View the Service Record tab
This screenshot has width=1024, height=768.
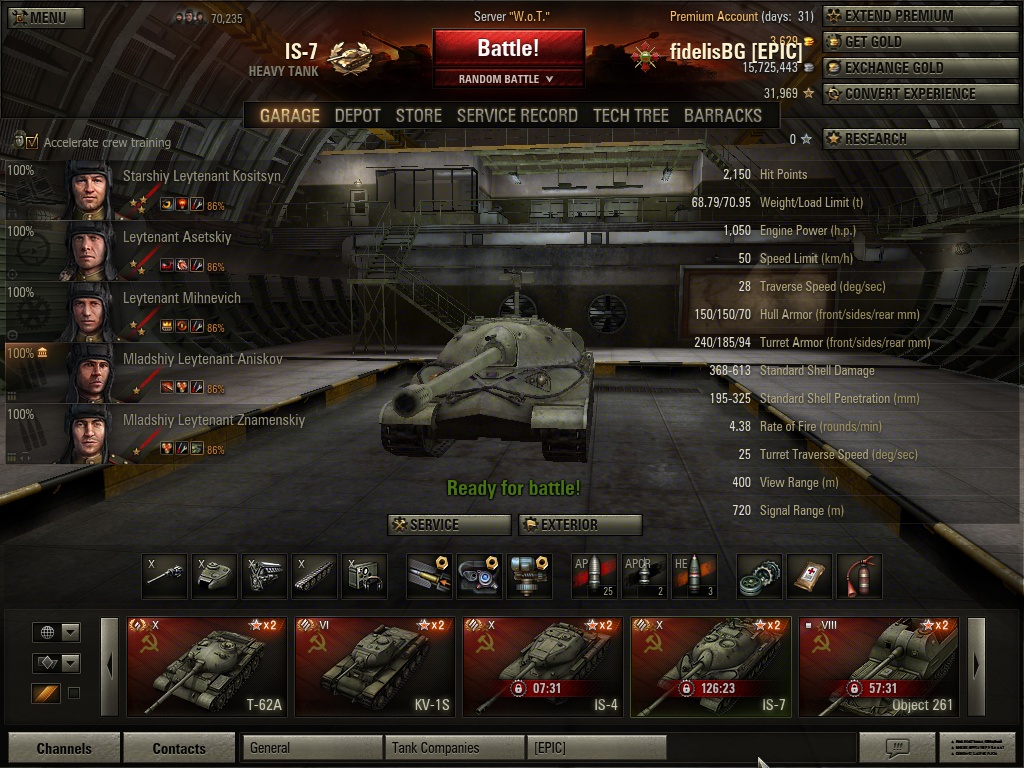(517, 116)
